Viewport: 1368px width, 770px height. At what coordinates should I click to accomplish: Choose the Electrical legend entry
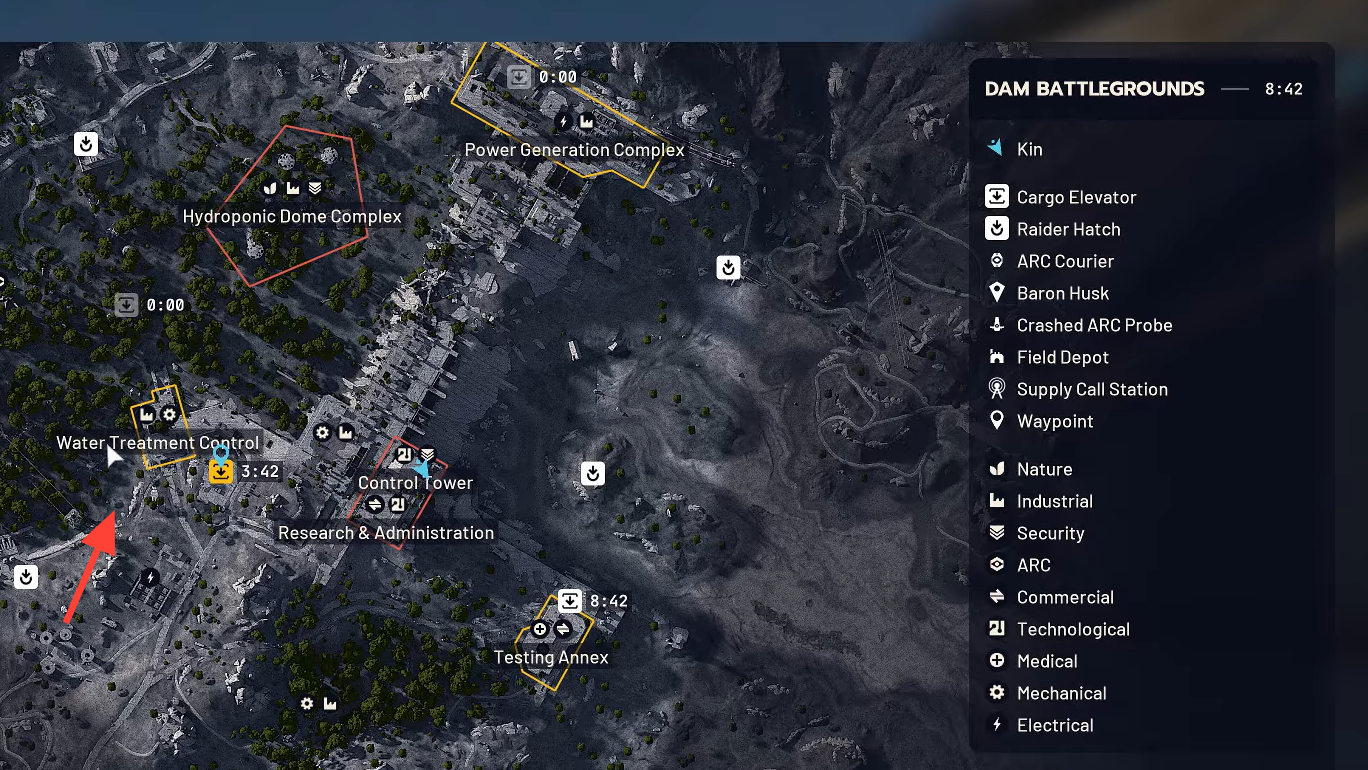[1055, 725]
